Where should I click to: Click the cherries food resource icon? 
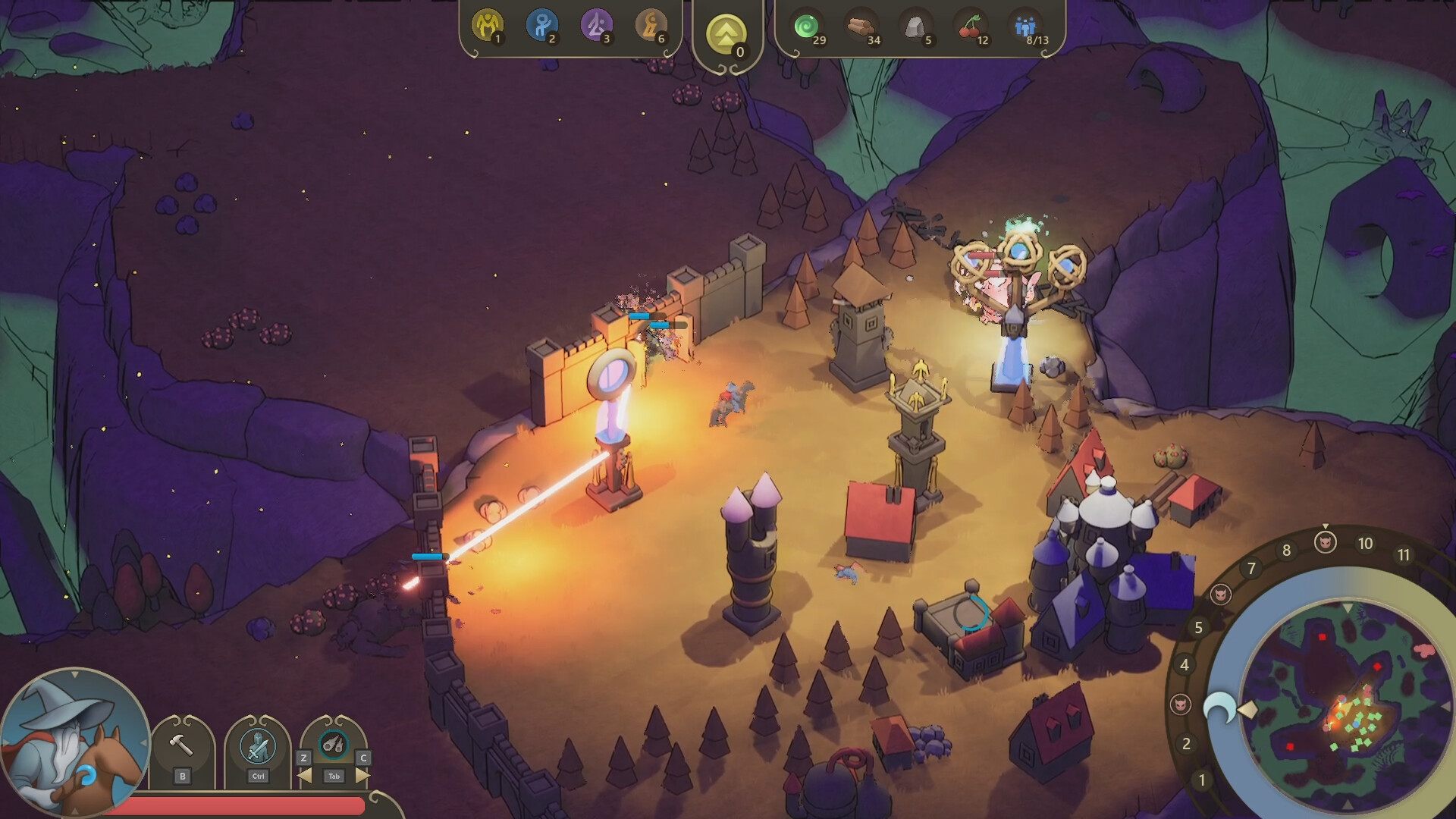point(970,27)
